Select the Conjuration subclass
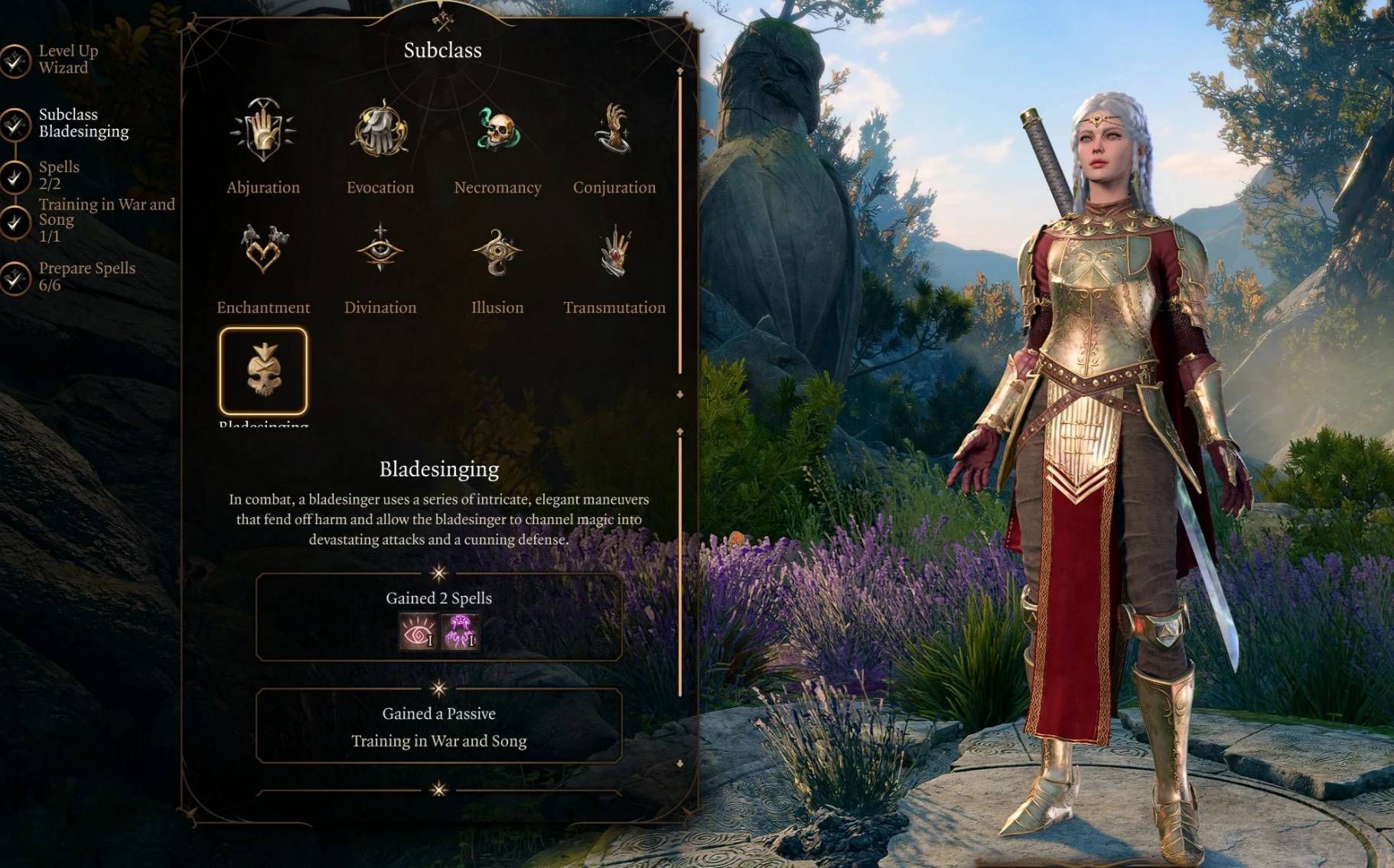This screenshot has height=868, width=1394. click(x=614, y=131)
